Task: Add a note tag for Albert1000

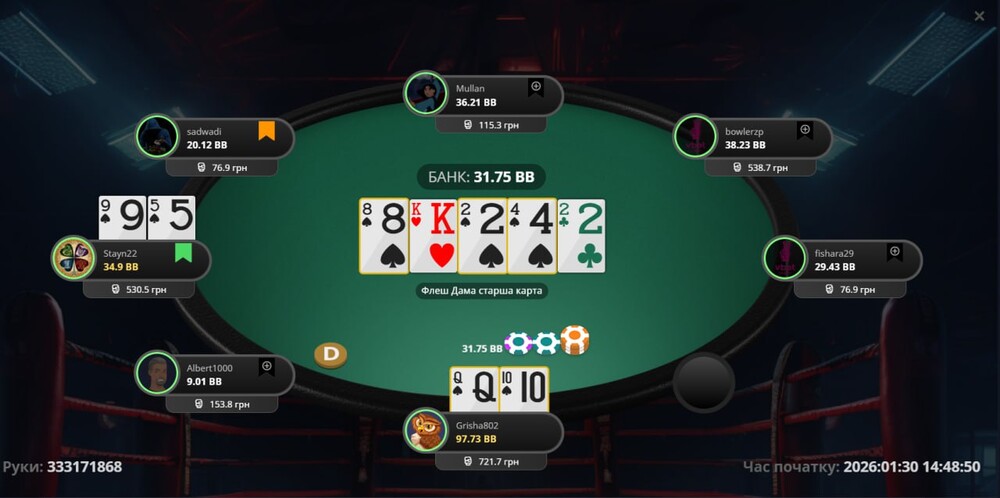Action: point(267,367)
